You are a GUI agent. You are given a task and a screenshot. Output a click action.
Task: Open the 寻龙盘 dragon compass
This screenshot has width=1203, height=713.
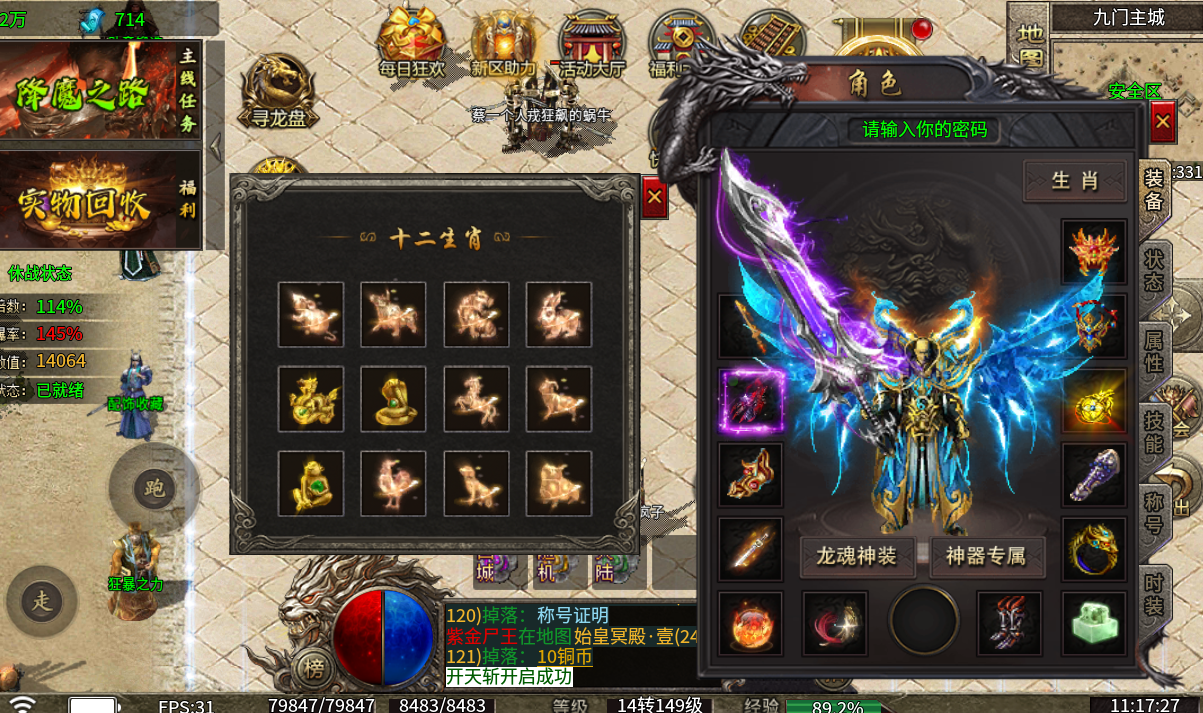pyautogui.click(x=277, y=91)
